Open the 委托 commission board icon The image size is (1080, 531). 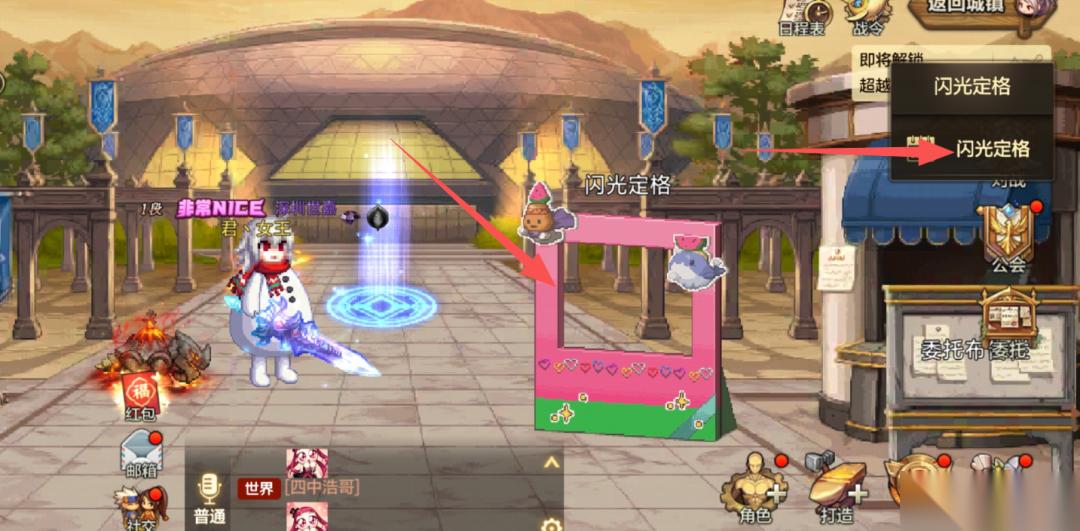click(x=1011, y=322)
